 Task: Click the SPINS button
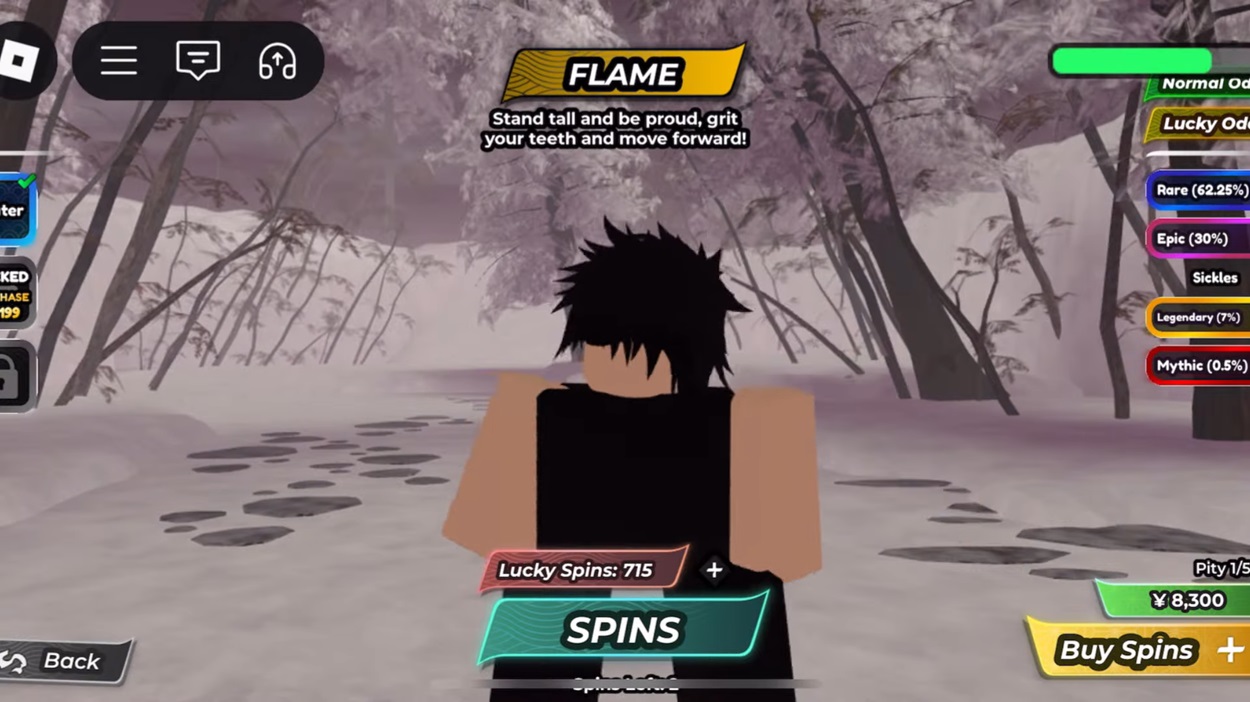click(623, 629)
